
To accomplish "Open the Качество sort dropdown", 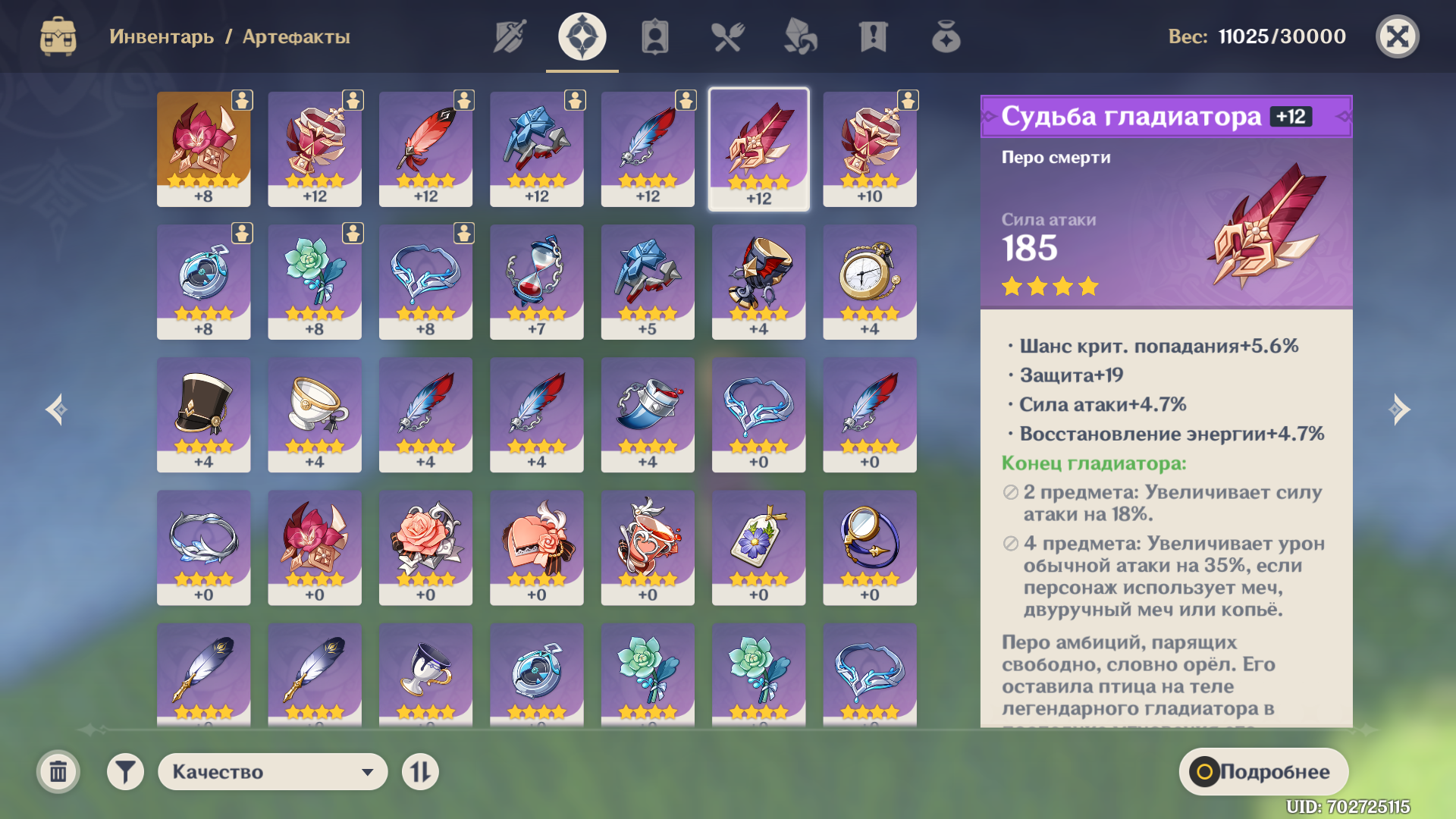I will (x=272, y=772).
